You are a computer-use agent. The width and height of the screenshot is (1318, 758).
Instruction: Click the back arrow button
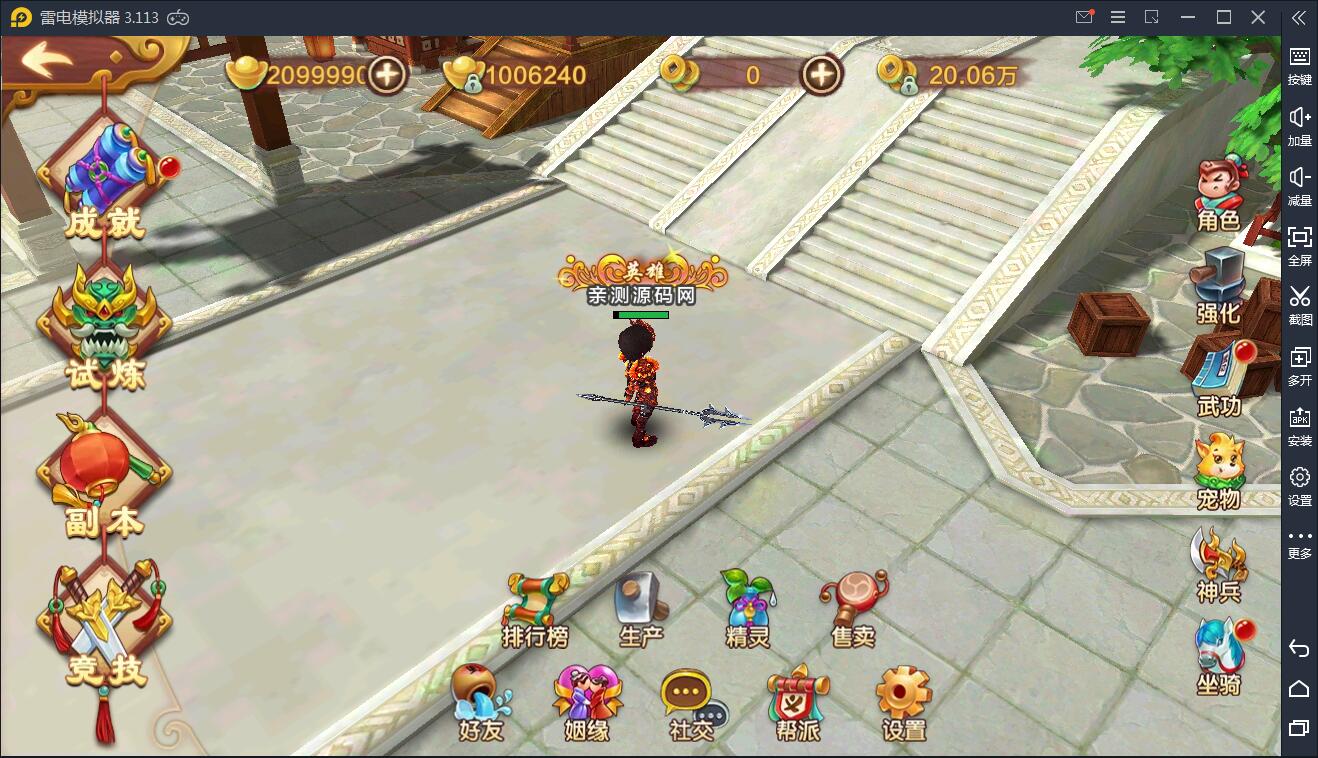(48, 60)
